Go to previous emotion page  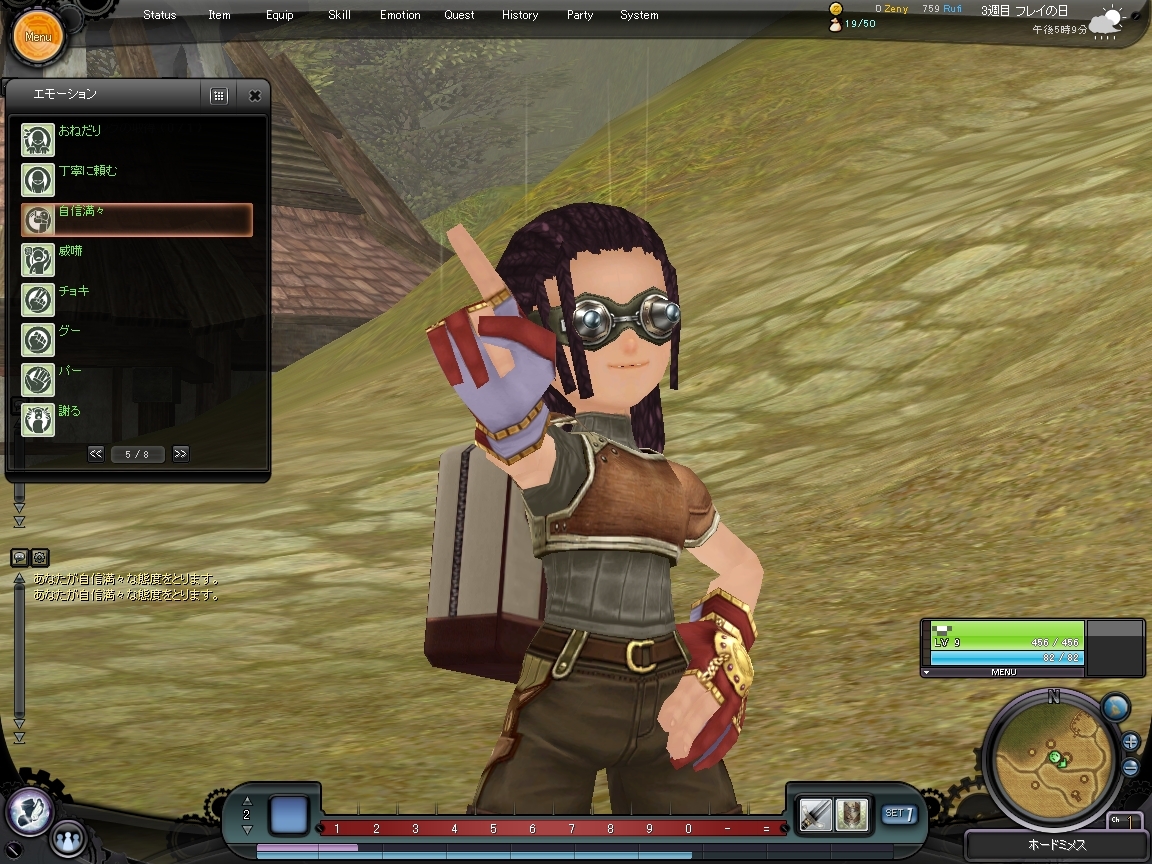coord(96,454)
